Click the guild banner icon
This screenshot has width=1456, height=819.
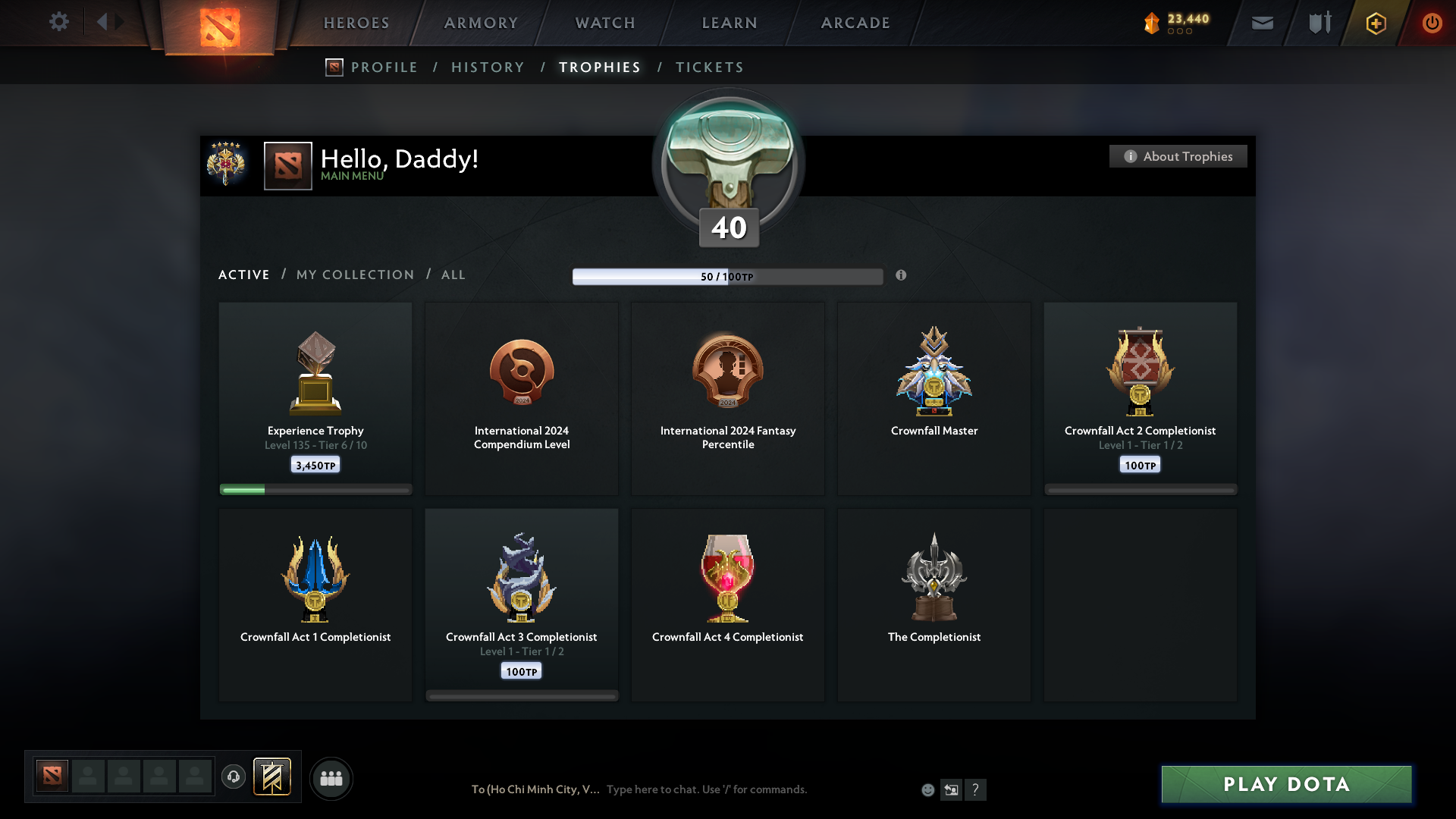click(x=273, y=777)
